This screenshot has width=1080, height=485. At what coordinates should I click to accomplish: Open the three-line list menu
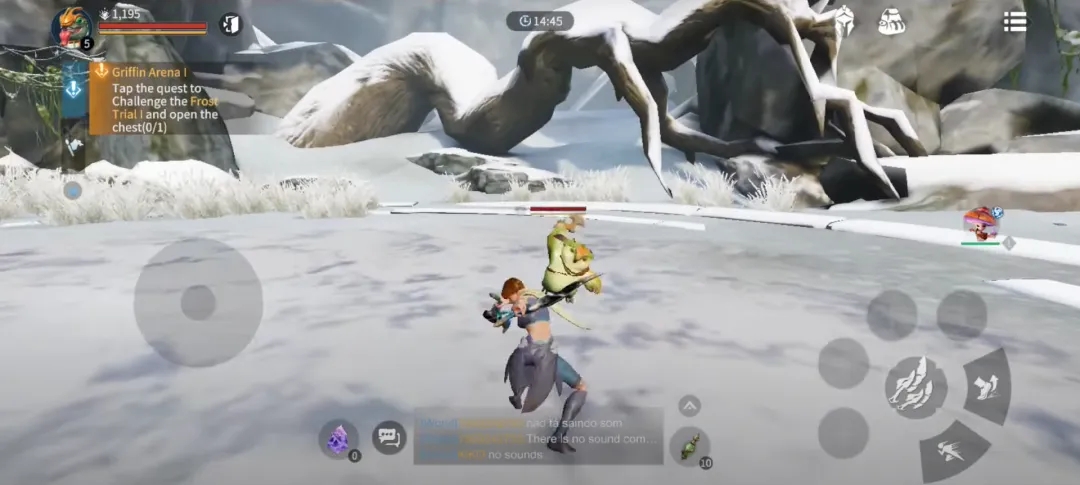(1015, 22)
